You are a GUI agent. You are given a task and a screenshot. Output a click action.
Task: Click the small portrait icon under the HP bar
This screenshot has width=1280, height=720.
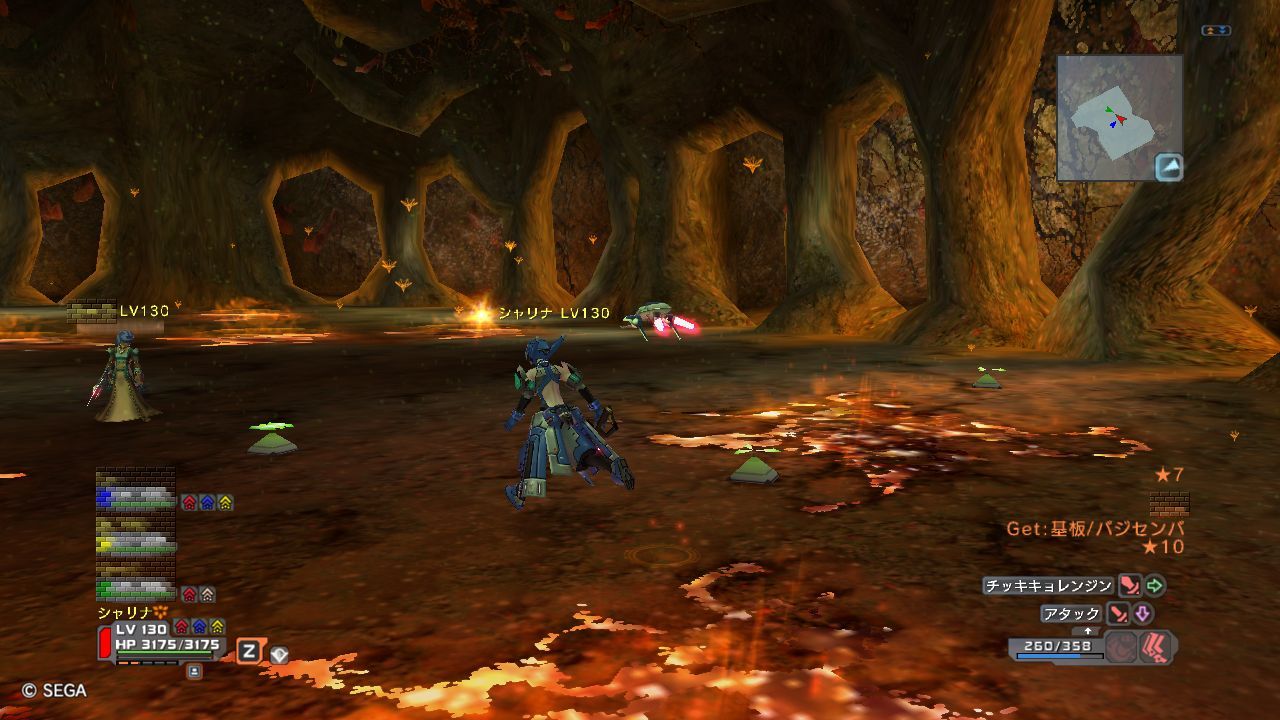pyautogui.click(x=194, y=672)
